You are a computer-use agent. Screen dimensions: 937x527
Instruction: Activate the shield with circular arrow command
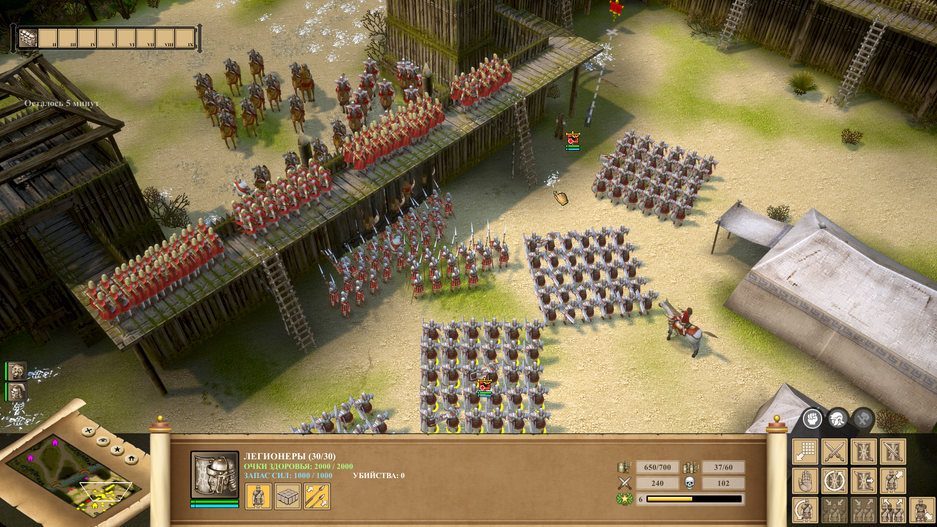coord(834,481)
